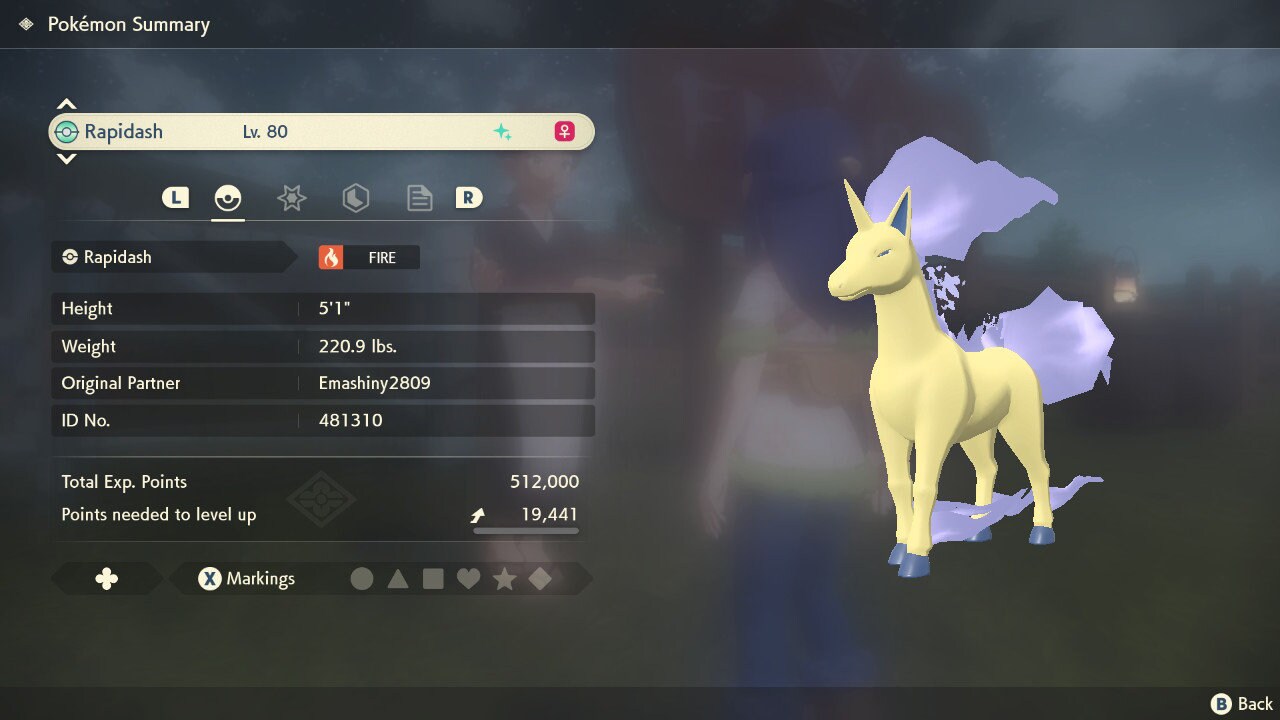Toggle the square marking
This screenshot has width=1280, height=720.
coord(433,578)
